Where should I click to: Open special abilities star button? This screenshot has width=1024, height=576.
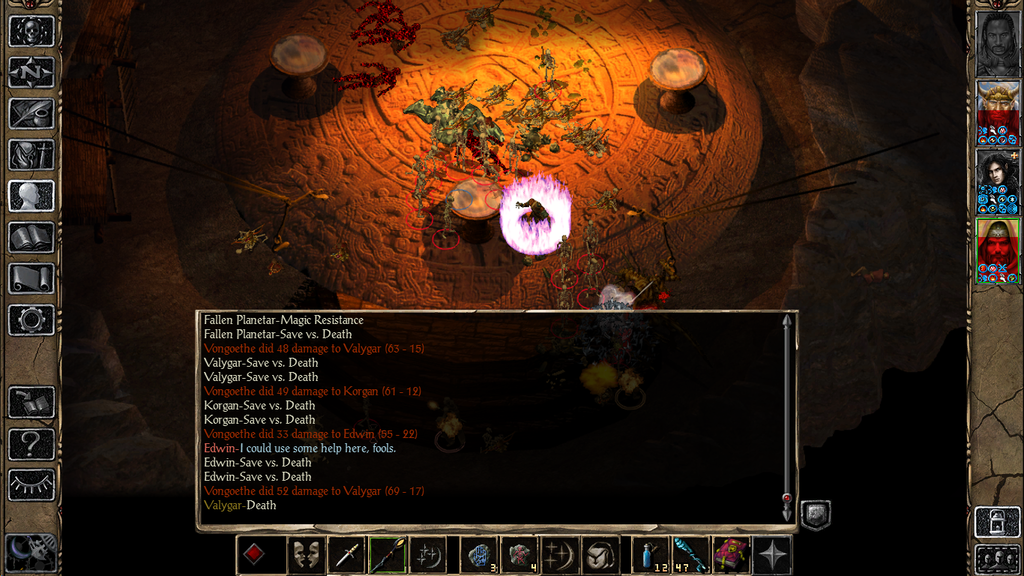pos(772,555)
